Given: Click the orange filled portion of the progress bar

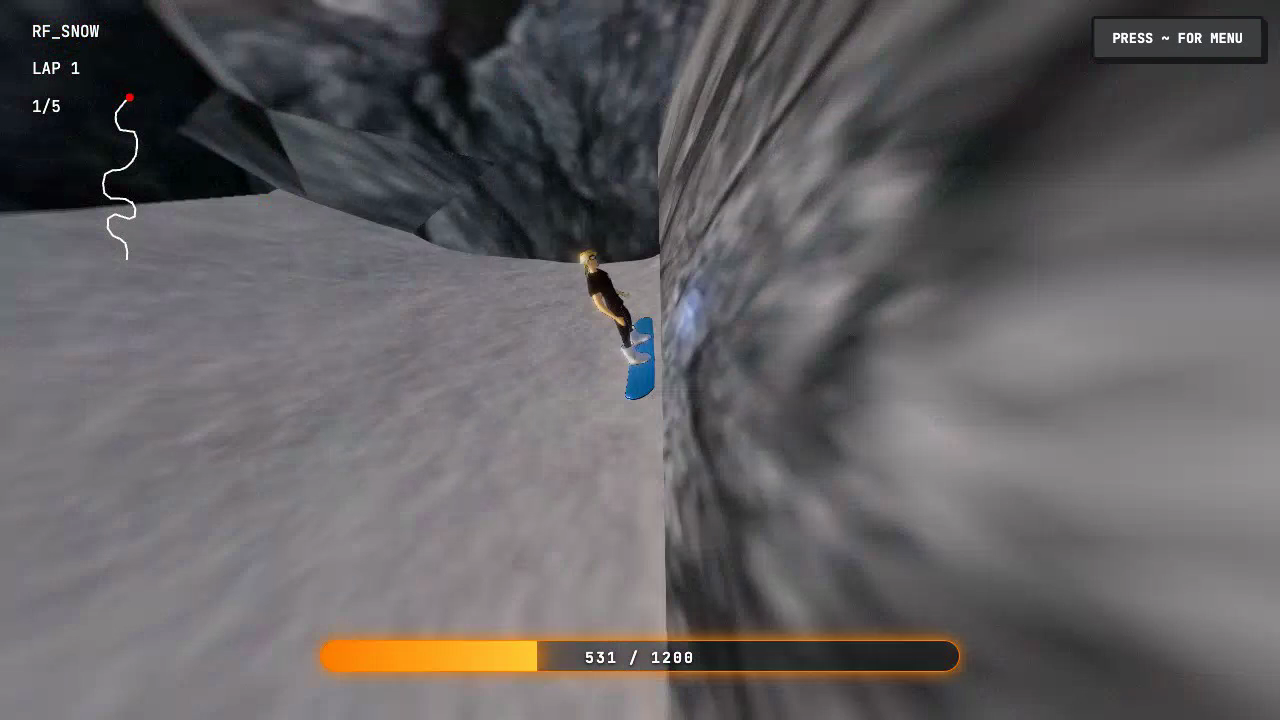Looking at the screenshot, I should pos(430,657).
